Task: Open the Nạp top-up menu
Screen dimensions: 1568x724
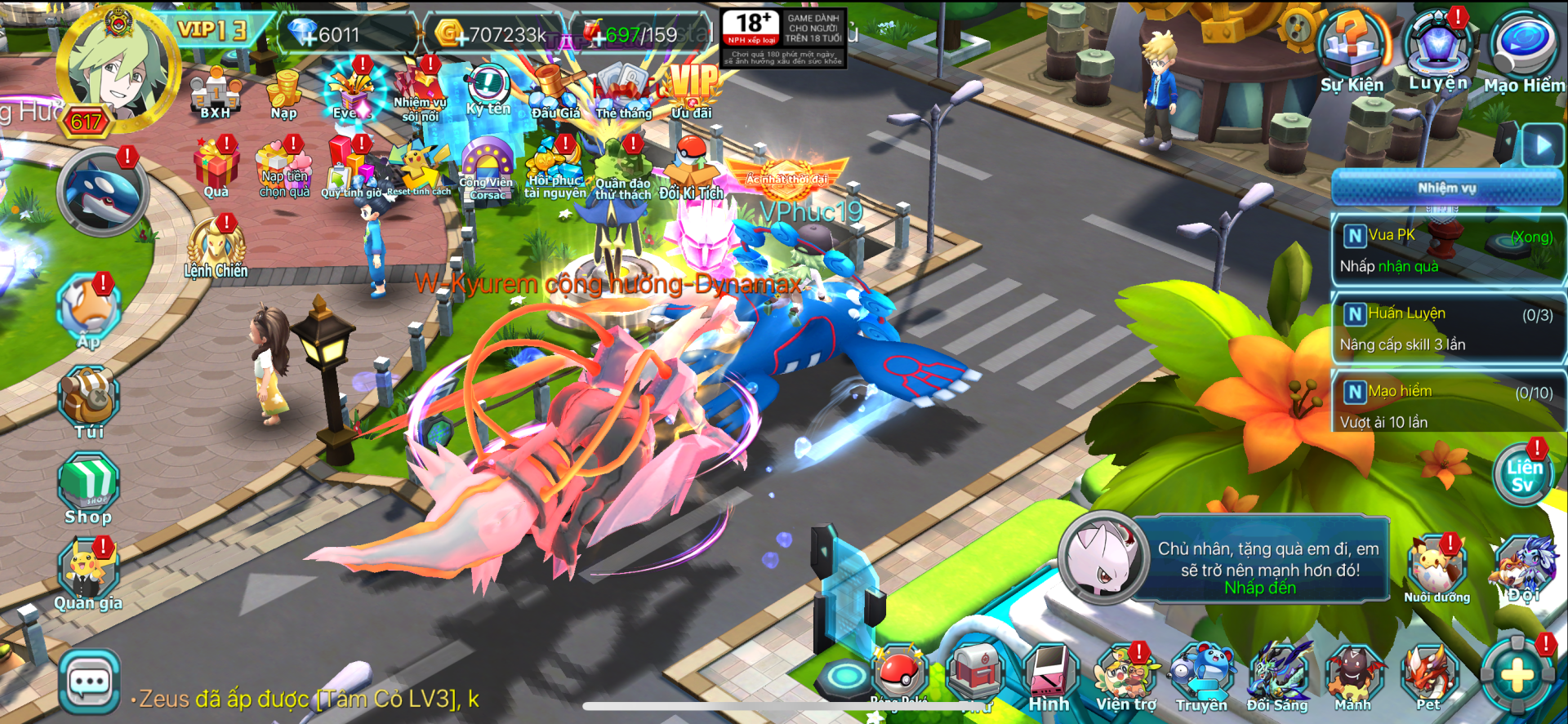Action: coord(284,94)
